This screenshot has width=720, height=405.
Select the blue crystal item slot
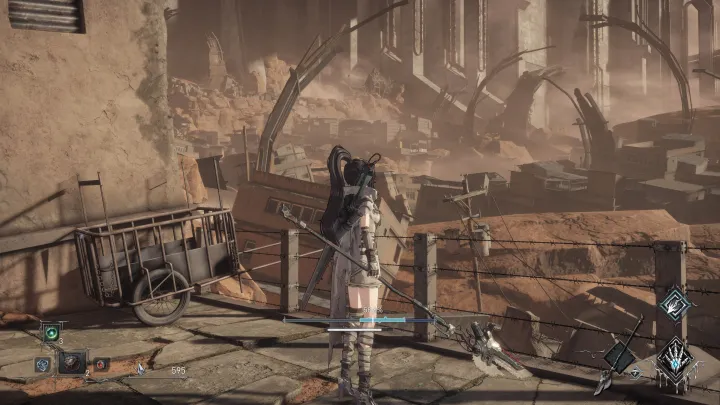coord(42,364)
